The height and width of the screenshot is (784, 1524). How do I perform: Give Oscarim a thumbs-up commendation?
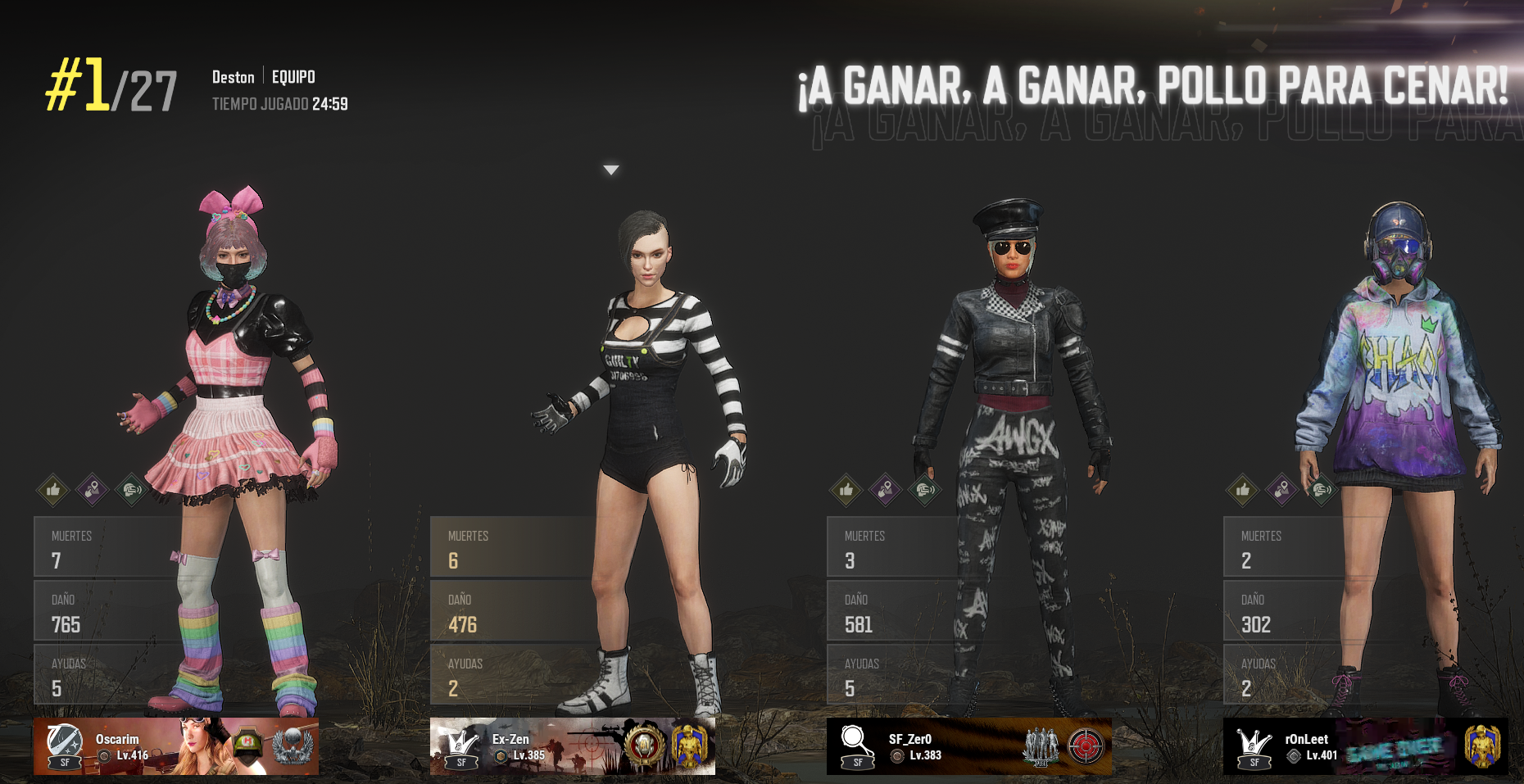click(53, 491)
